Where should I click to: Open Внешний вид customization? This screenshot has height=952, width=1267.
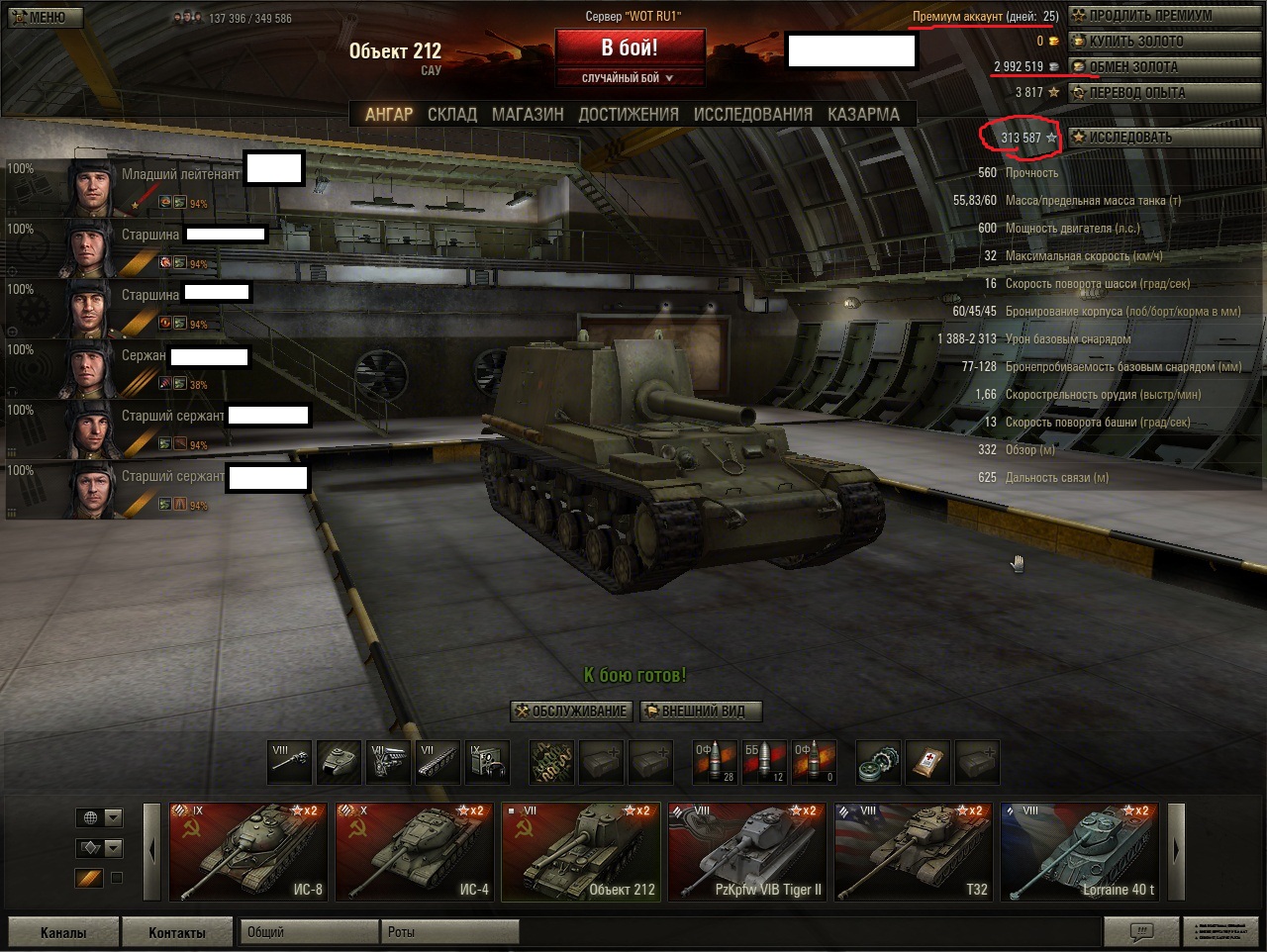(x=701, y=711)
